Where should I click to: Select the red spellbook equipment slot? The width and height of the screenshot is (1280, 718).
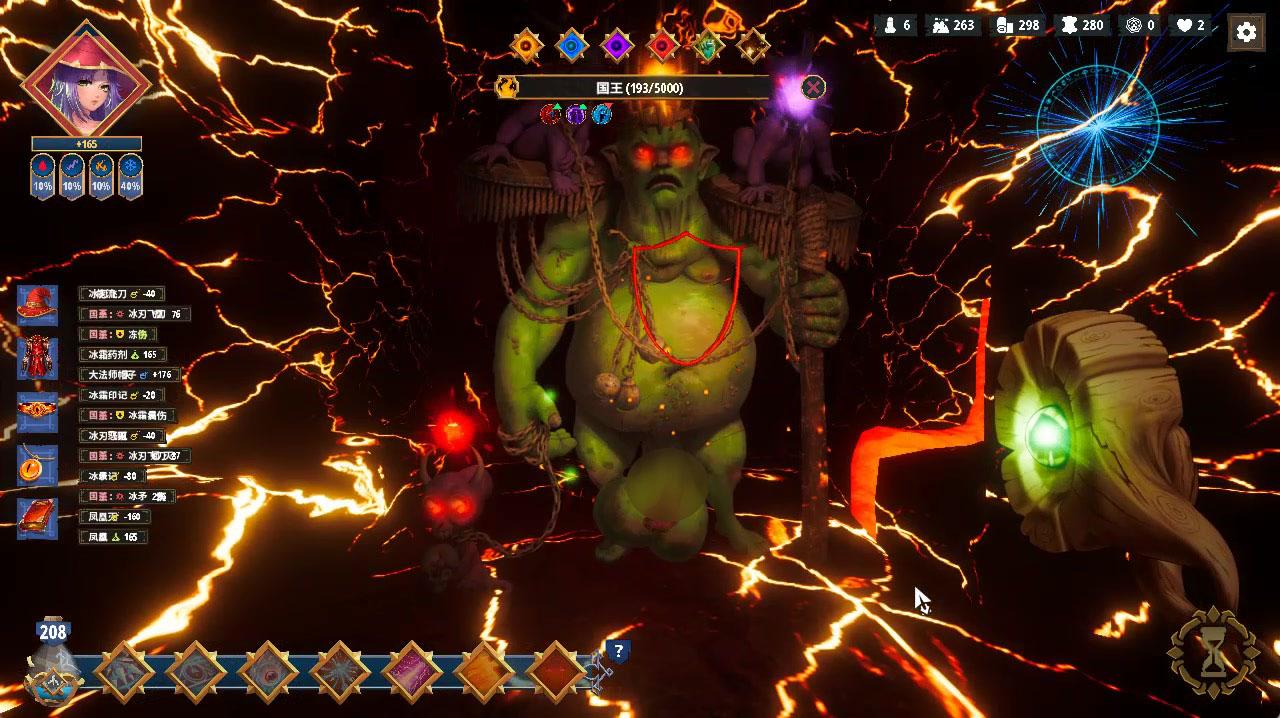click(37, 518)
